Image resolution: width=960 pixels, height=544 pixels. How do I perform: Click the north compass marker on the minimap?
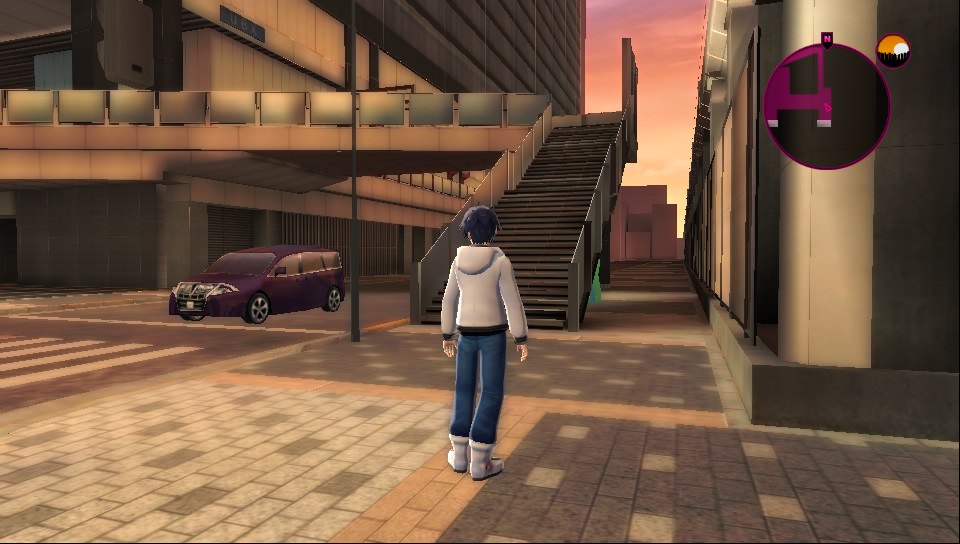pyautogui.click(x=827, y=39)
